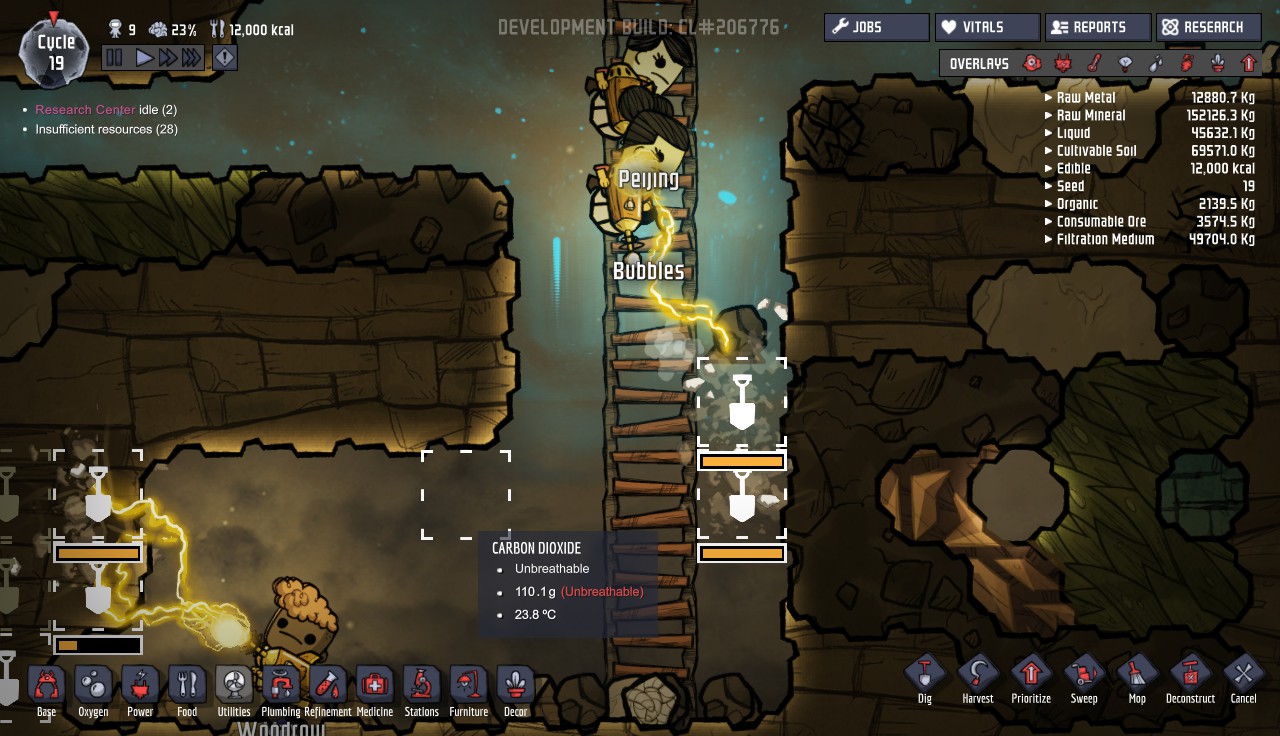
Task: Open the Jobs panel
Action: (x=876, y=27)
